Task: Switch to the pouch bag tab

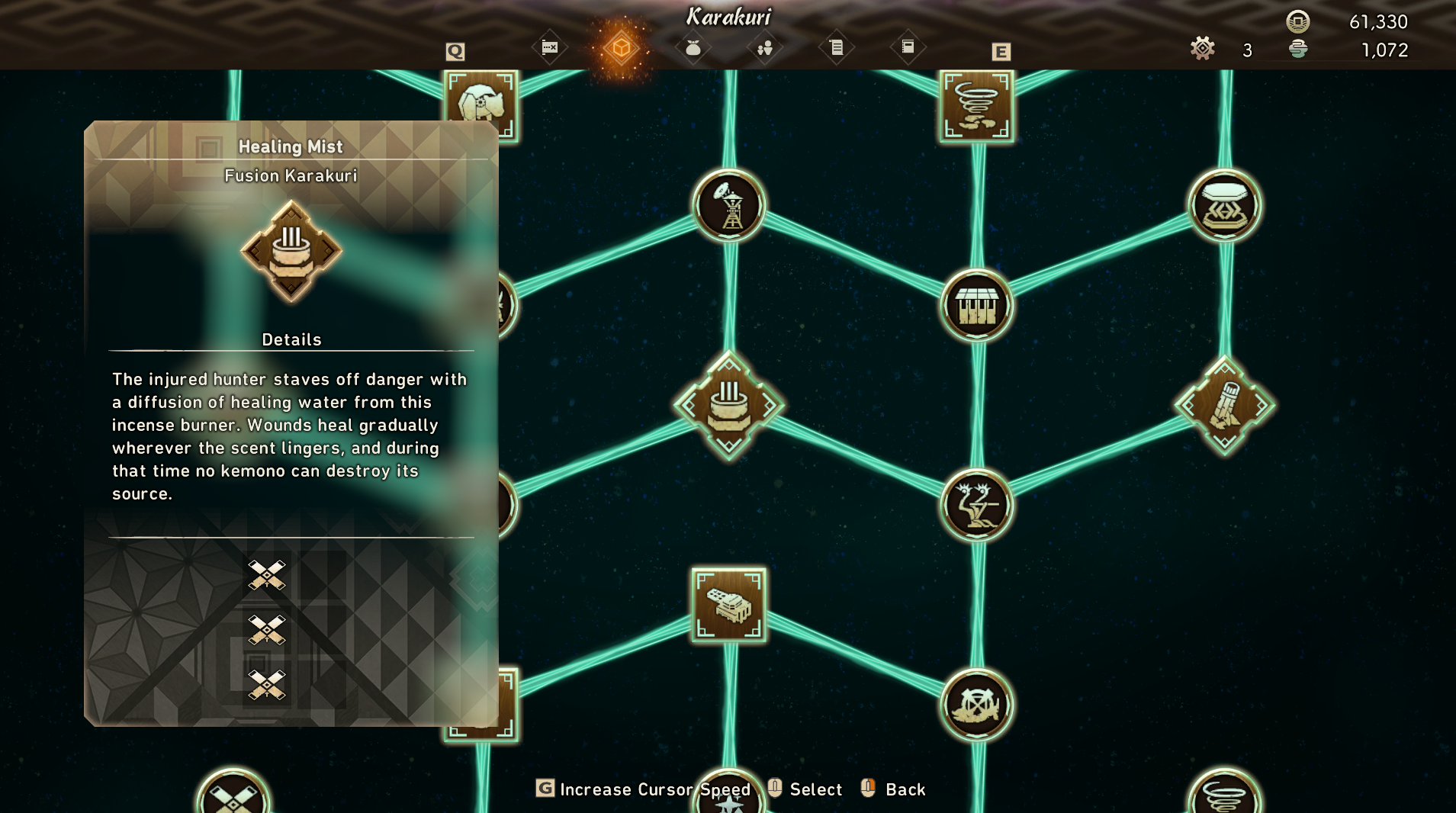Action: [693, 48]
